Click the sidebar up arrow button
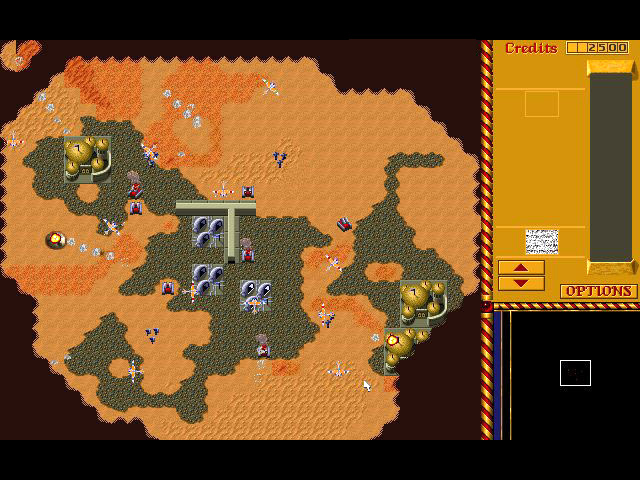The image size is (640, 480). click(521, 268)
